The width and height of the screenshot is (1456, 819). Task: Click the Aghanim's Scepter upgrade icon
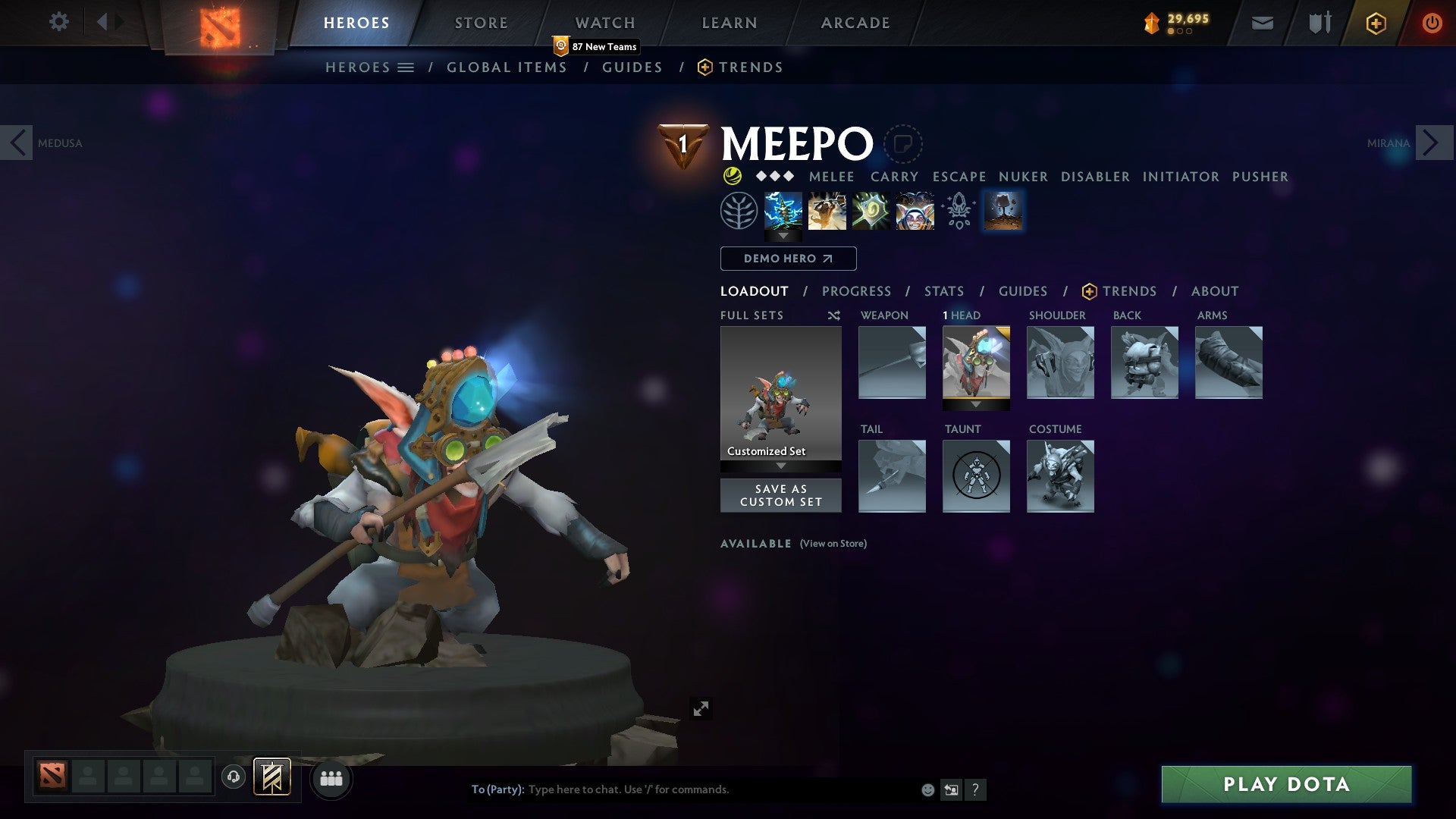tap(958, 210)
